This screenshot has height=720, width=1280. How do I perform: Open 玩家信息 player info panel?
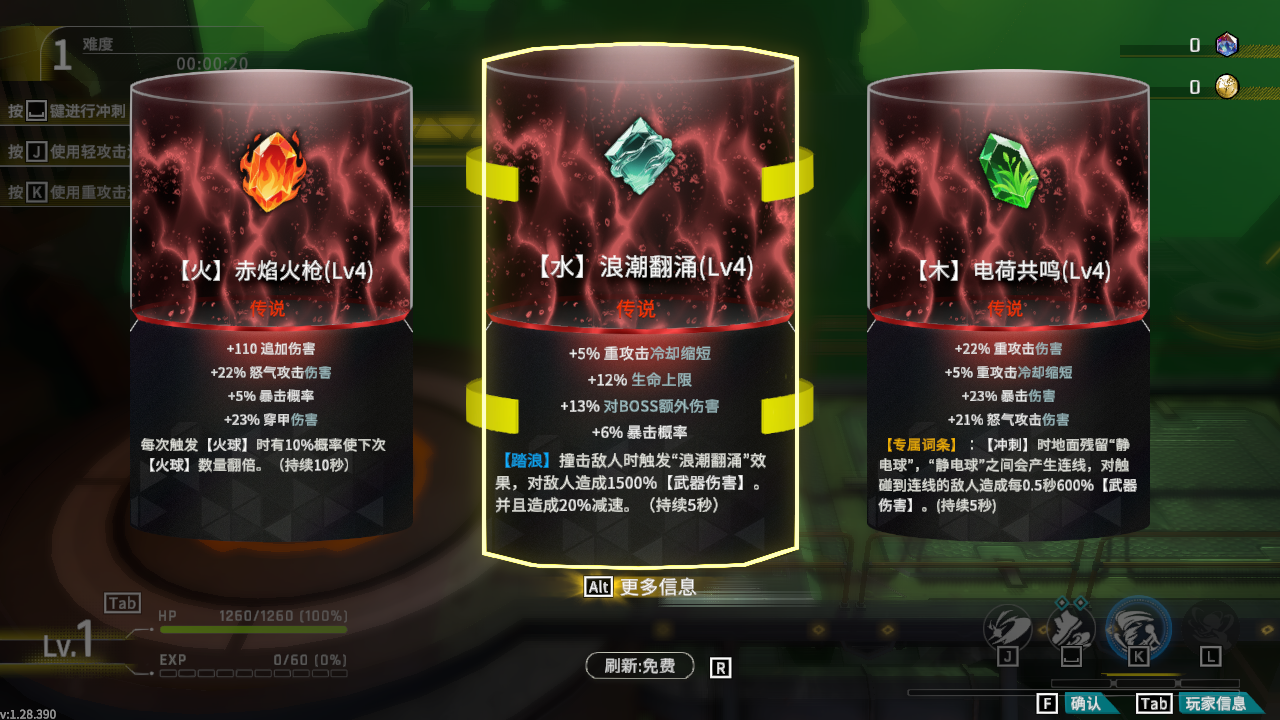point(1216,703)
